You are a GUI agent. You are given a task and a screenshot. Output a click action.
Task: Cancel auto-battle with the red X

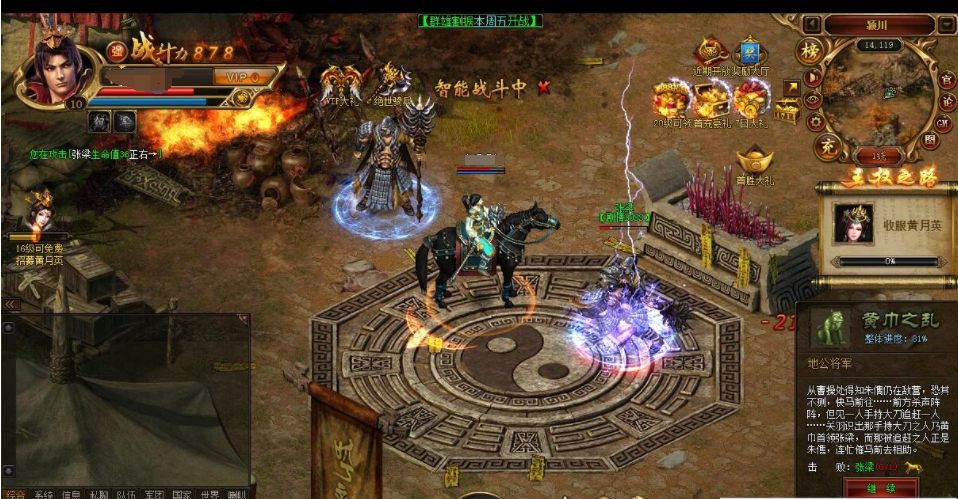tap(544, 88)
